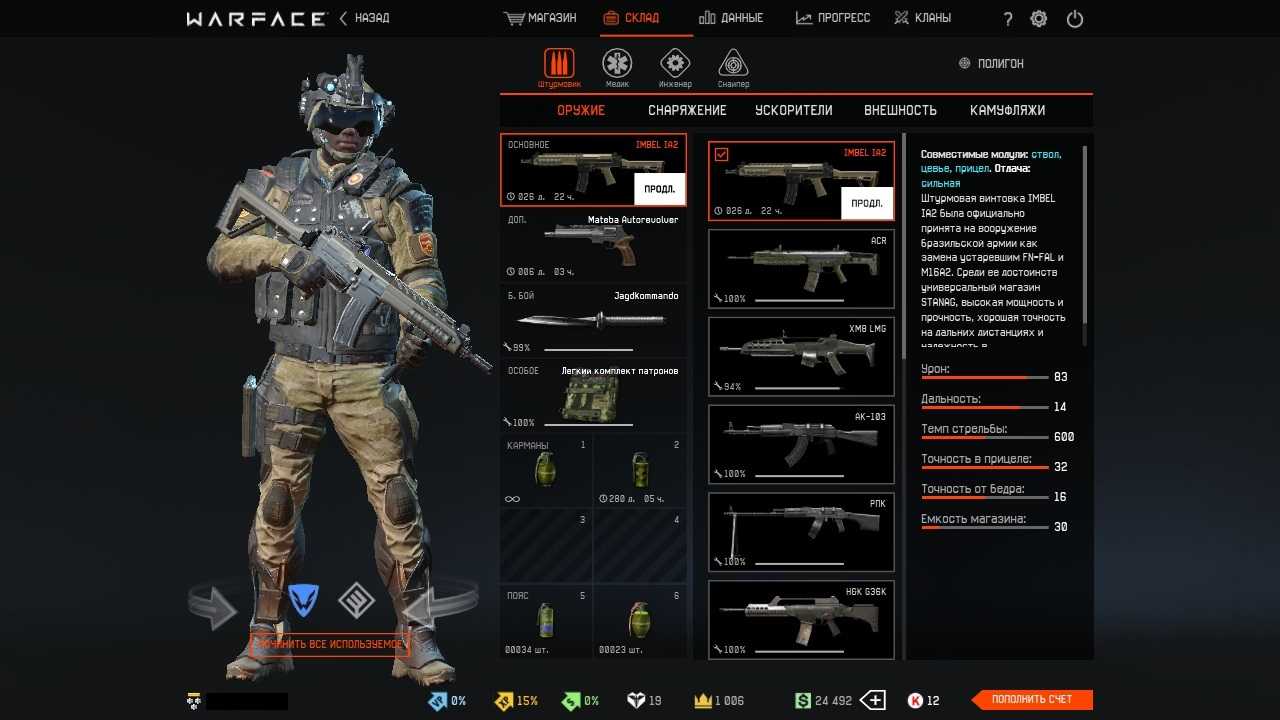This screenshot has width=1280, height=720.
Task: Click the power button to exit
Action: pyautogui.click(x=1075, y=19)
